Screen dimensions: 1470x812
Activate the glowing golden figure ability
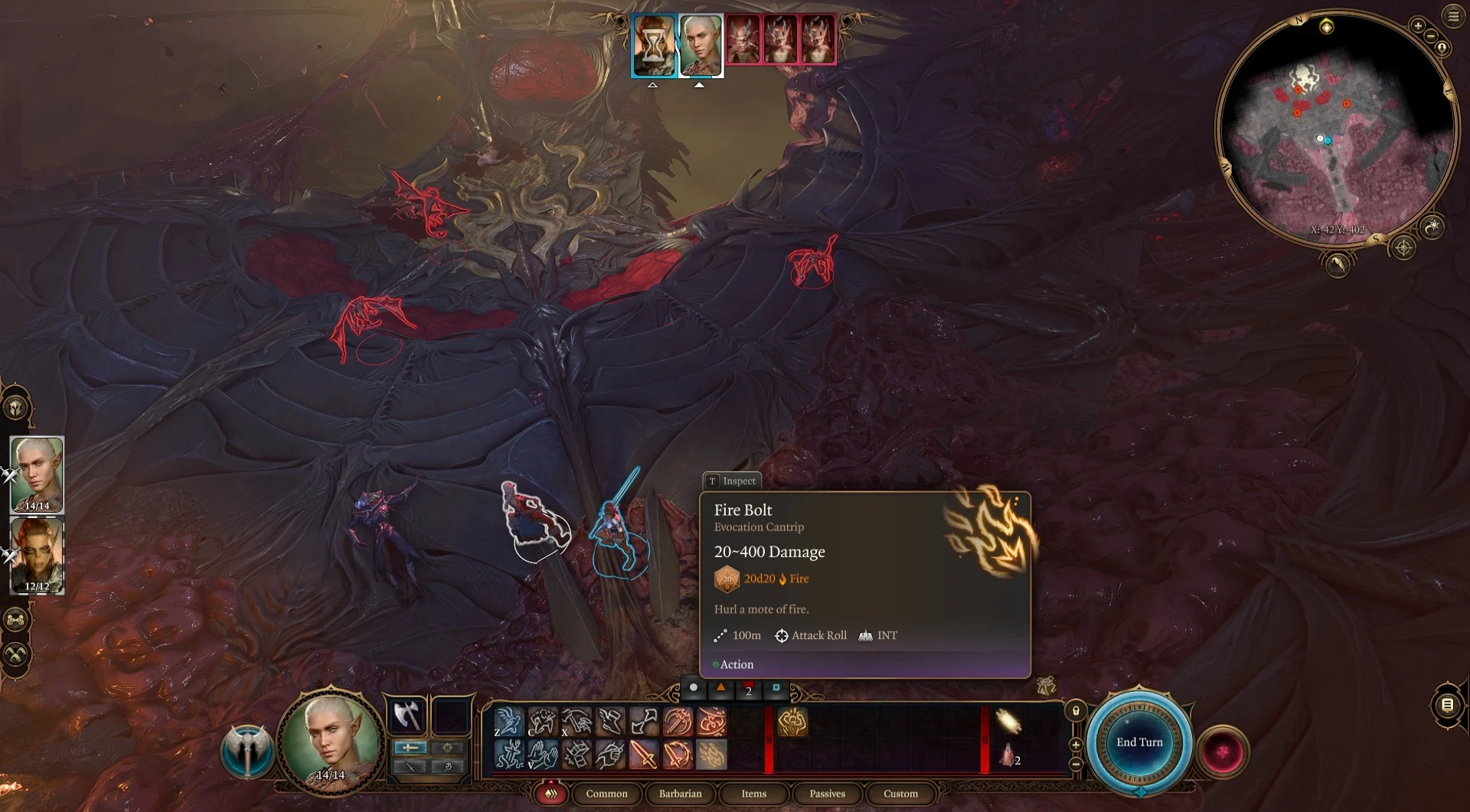792,722
